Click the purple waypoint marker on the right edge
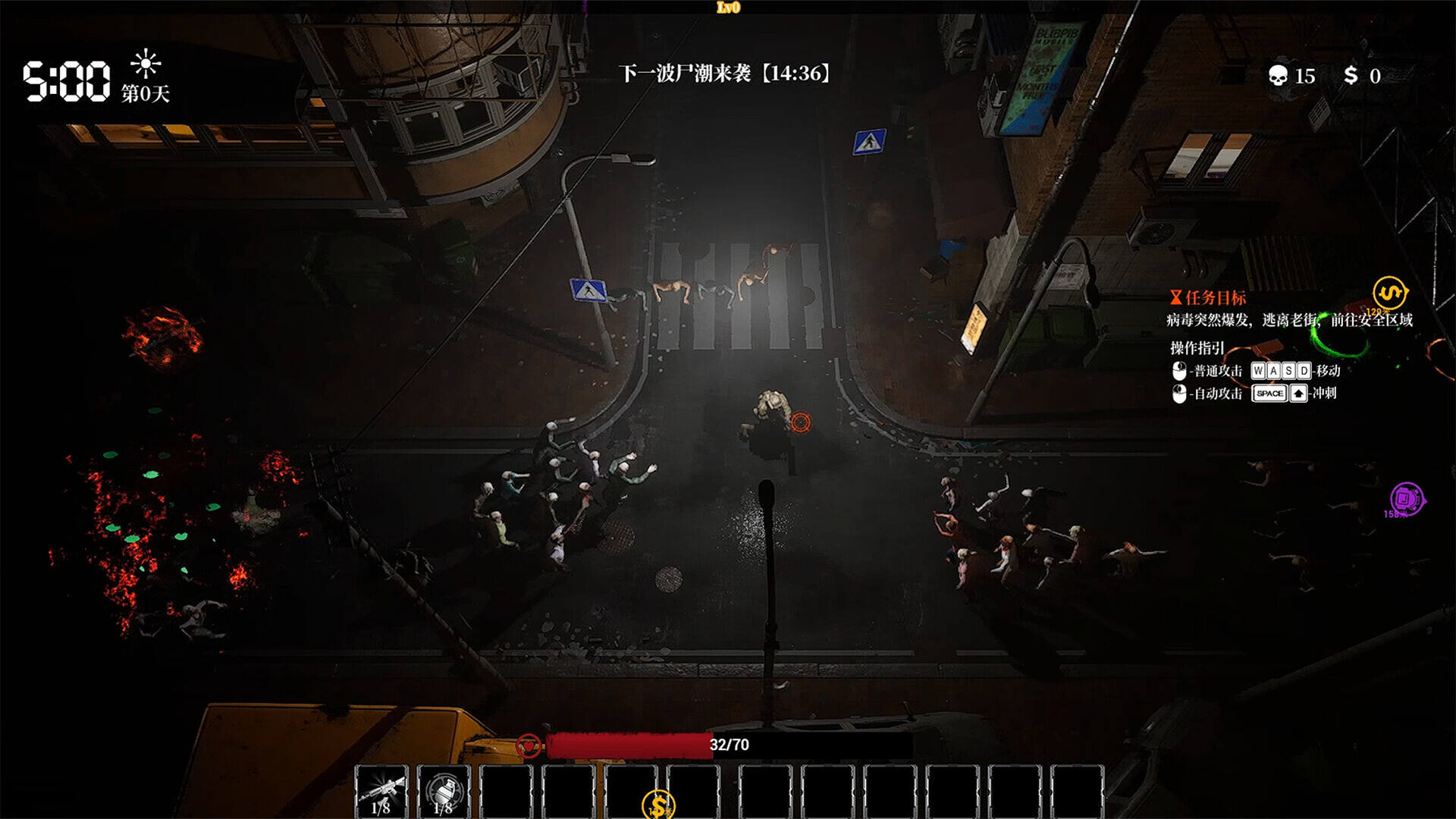The height and width of the screenshot is (819, 1456). (x=1407, y=499)
